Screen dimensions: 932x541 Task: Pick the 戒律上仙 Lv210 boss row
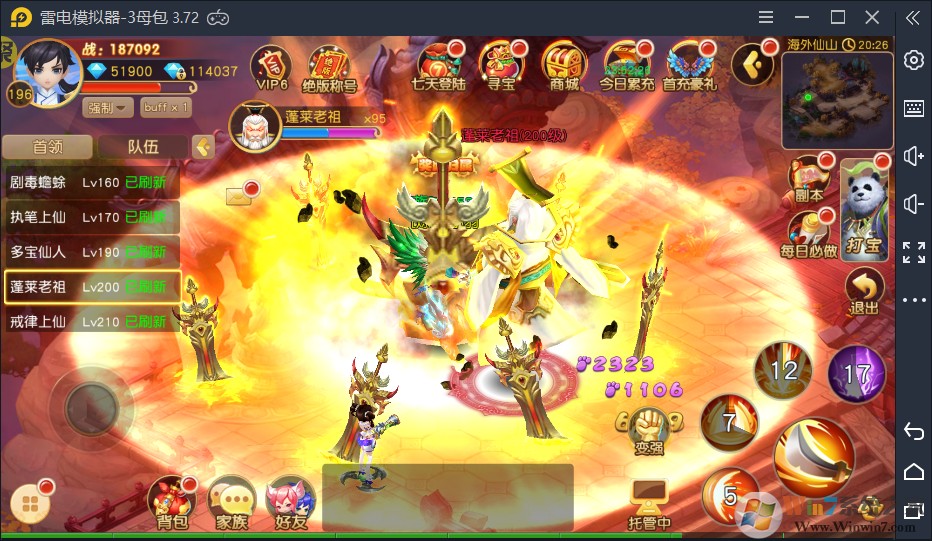(91, 321)
